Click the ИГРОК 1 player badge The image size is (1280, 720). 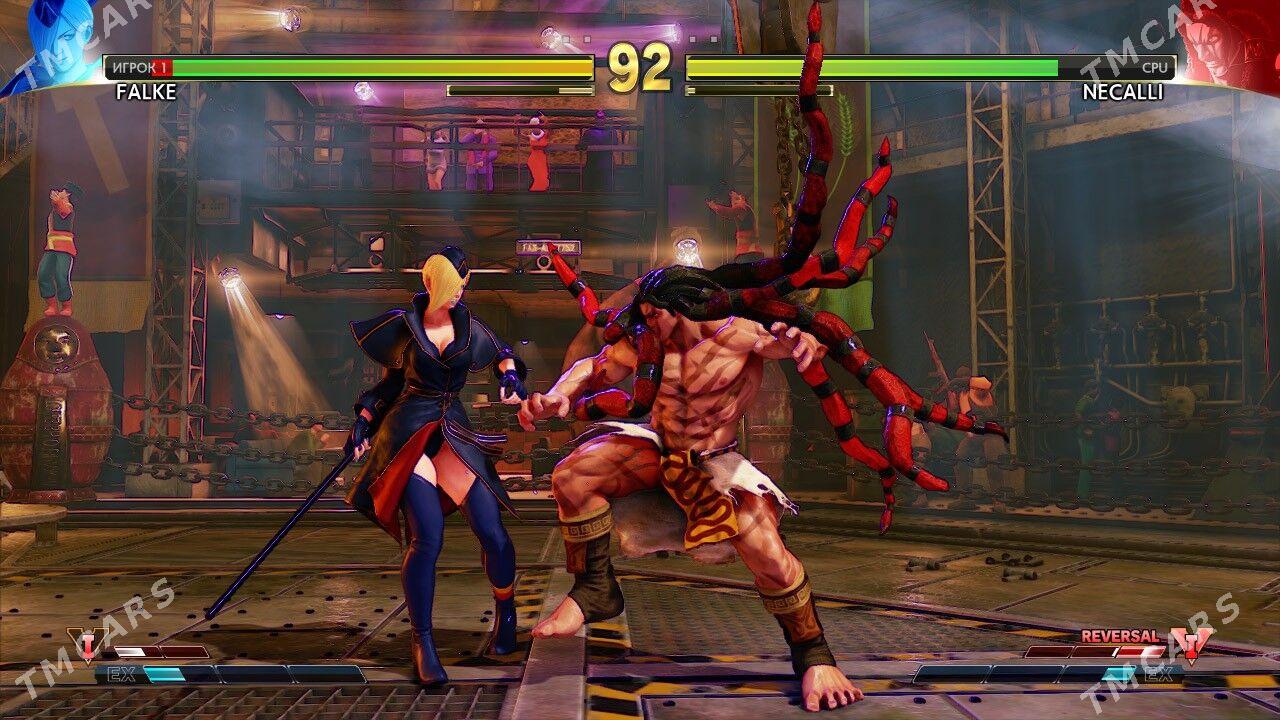pyautogui.click(x=140, y=69)
